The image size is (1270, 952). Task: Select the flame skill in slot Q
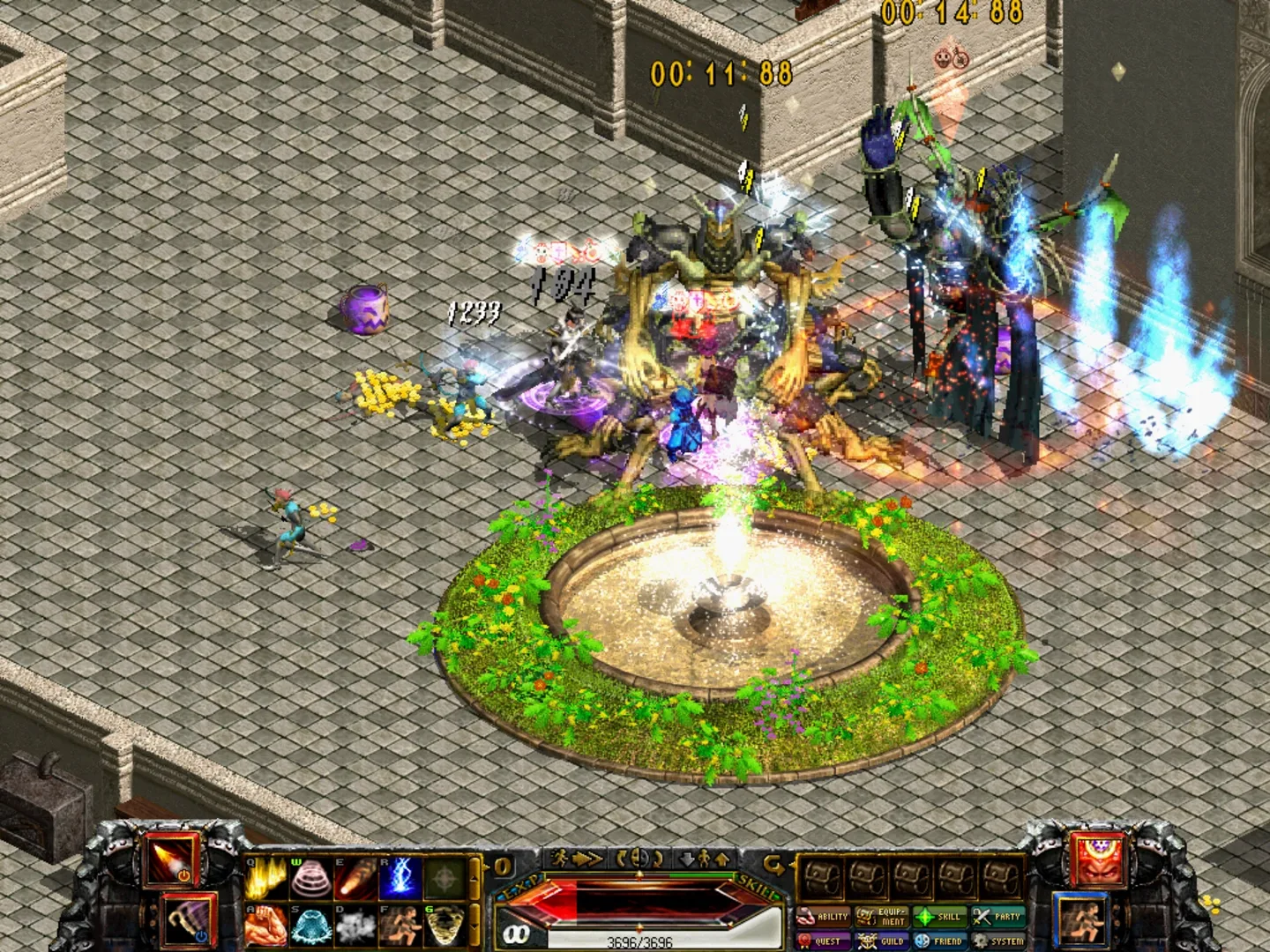point(264,878)
